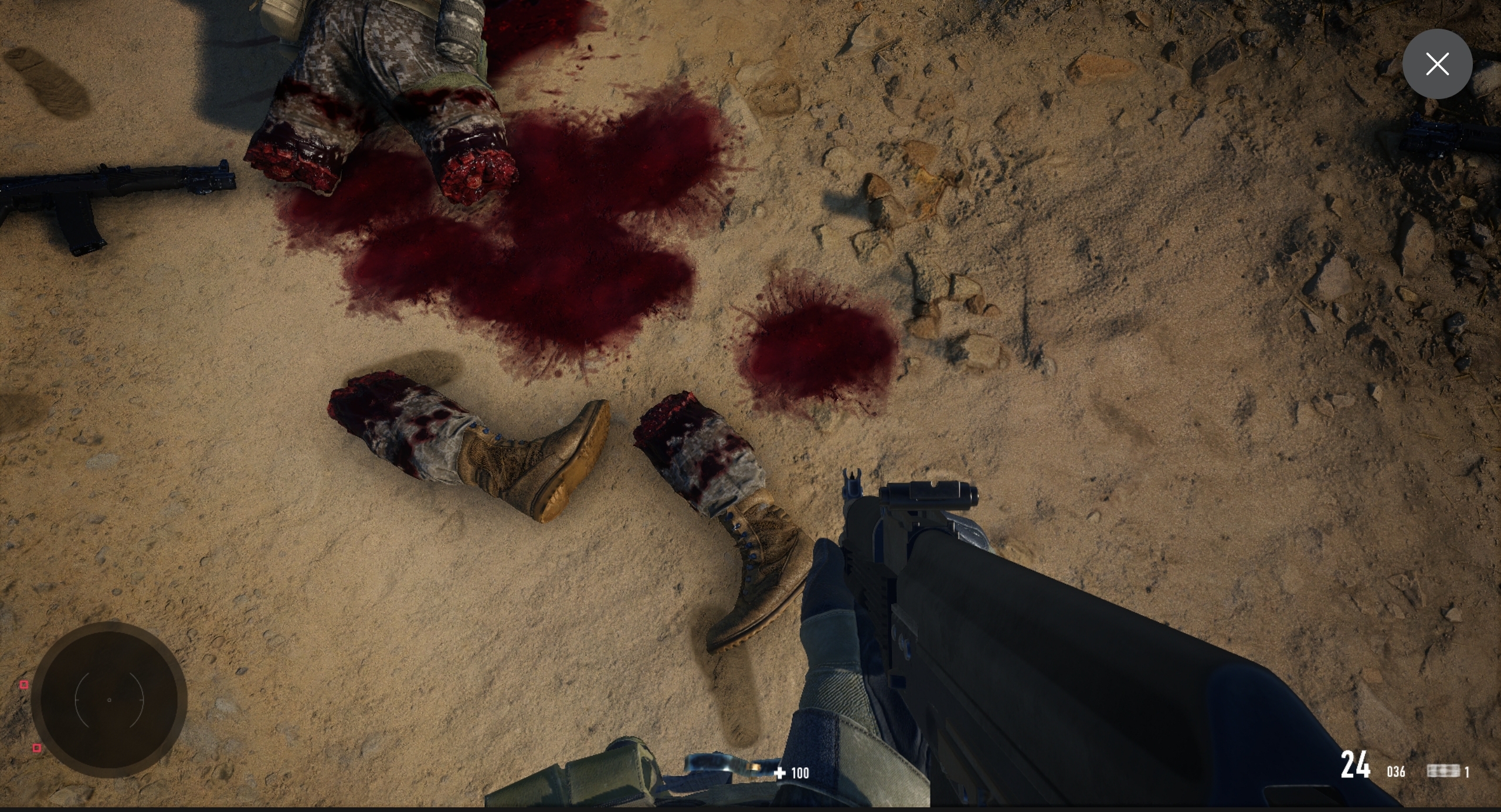This screenshot has width=1501, height=812.
Task: Click the lower red enemy marker on minimap
Action: click(x=36, y=748)
